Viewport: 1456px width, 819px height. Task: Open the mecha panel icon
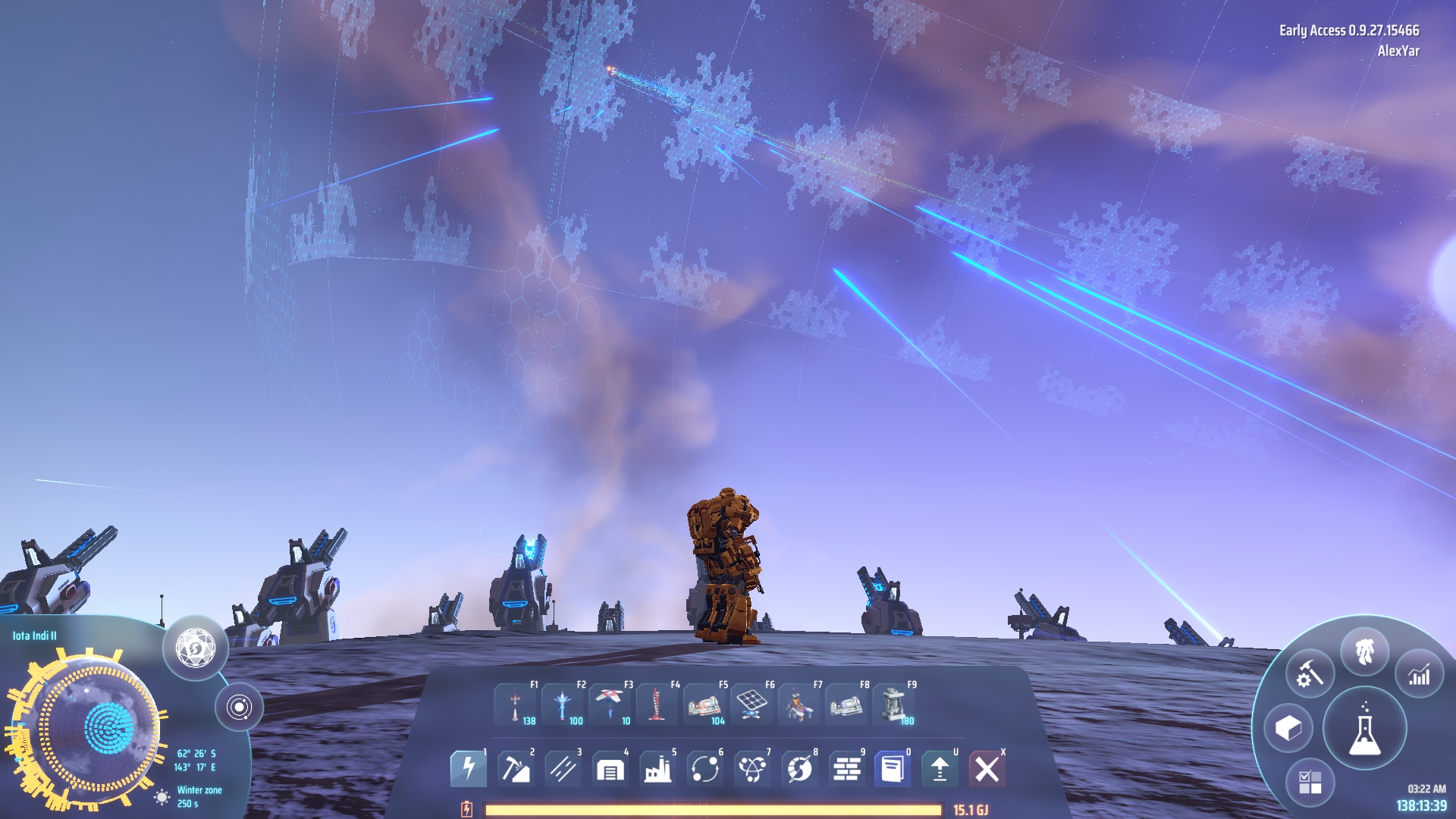(x=1364, y=651)
